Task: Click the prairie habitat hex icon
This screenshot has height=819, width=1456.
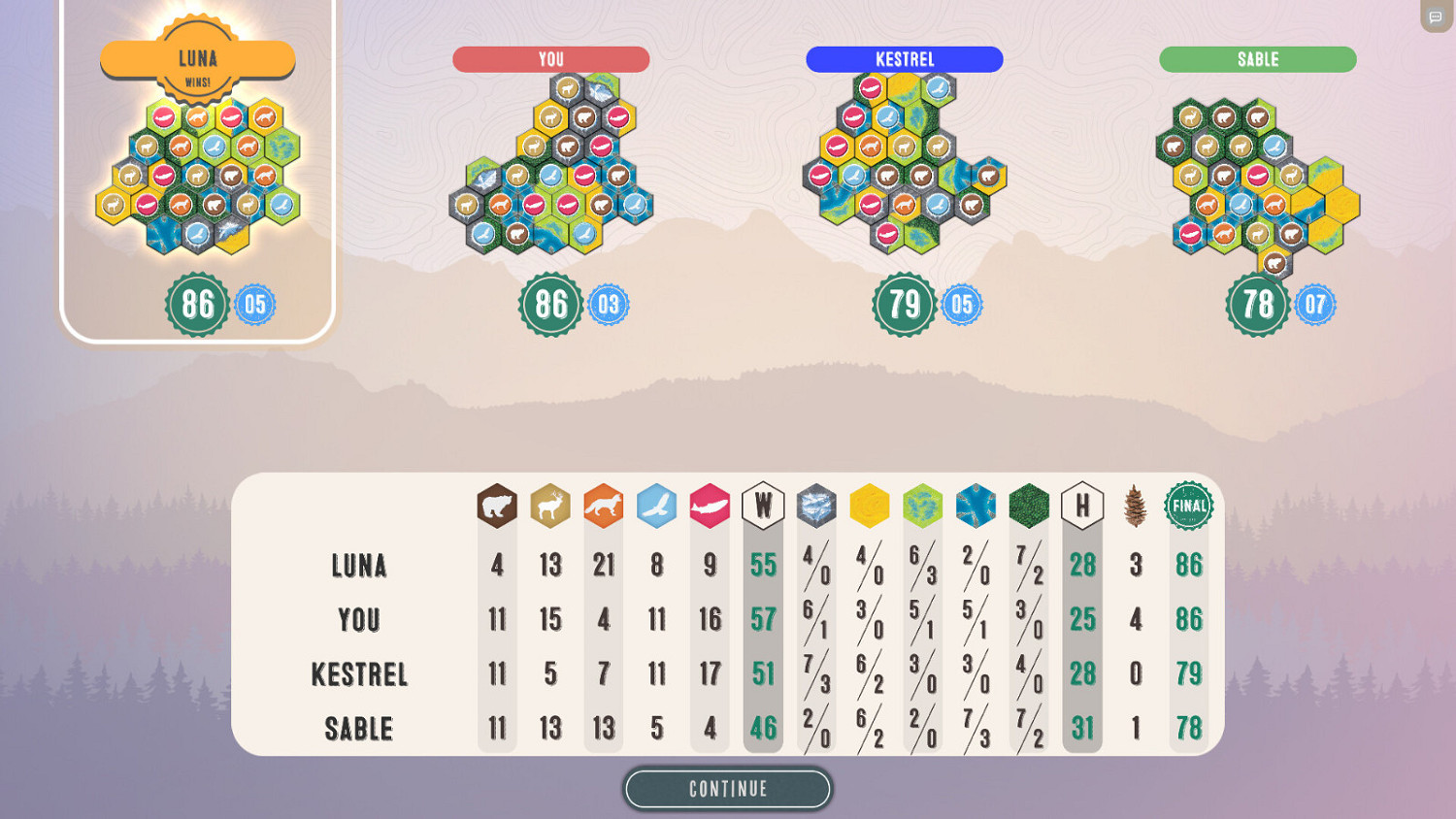Action: [x=870, y=505]
